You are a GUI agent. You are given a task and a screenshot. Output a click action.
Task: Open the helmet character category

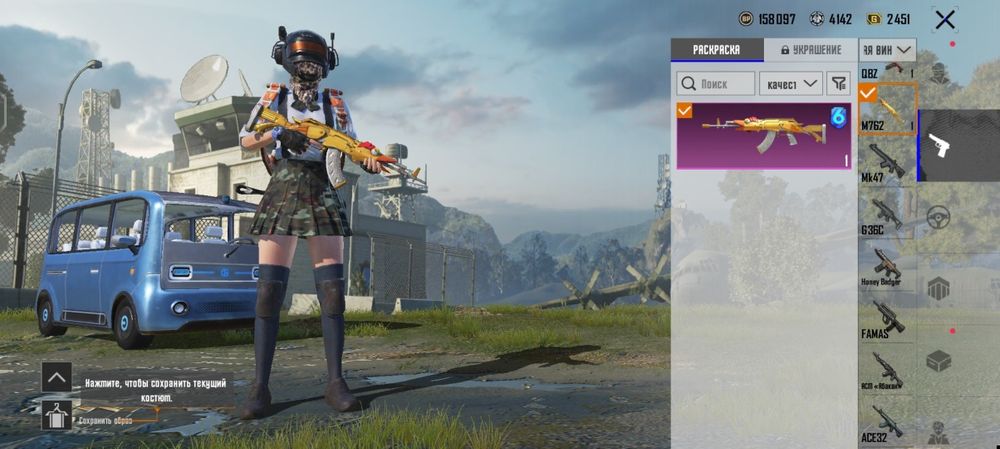[938, 74]
